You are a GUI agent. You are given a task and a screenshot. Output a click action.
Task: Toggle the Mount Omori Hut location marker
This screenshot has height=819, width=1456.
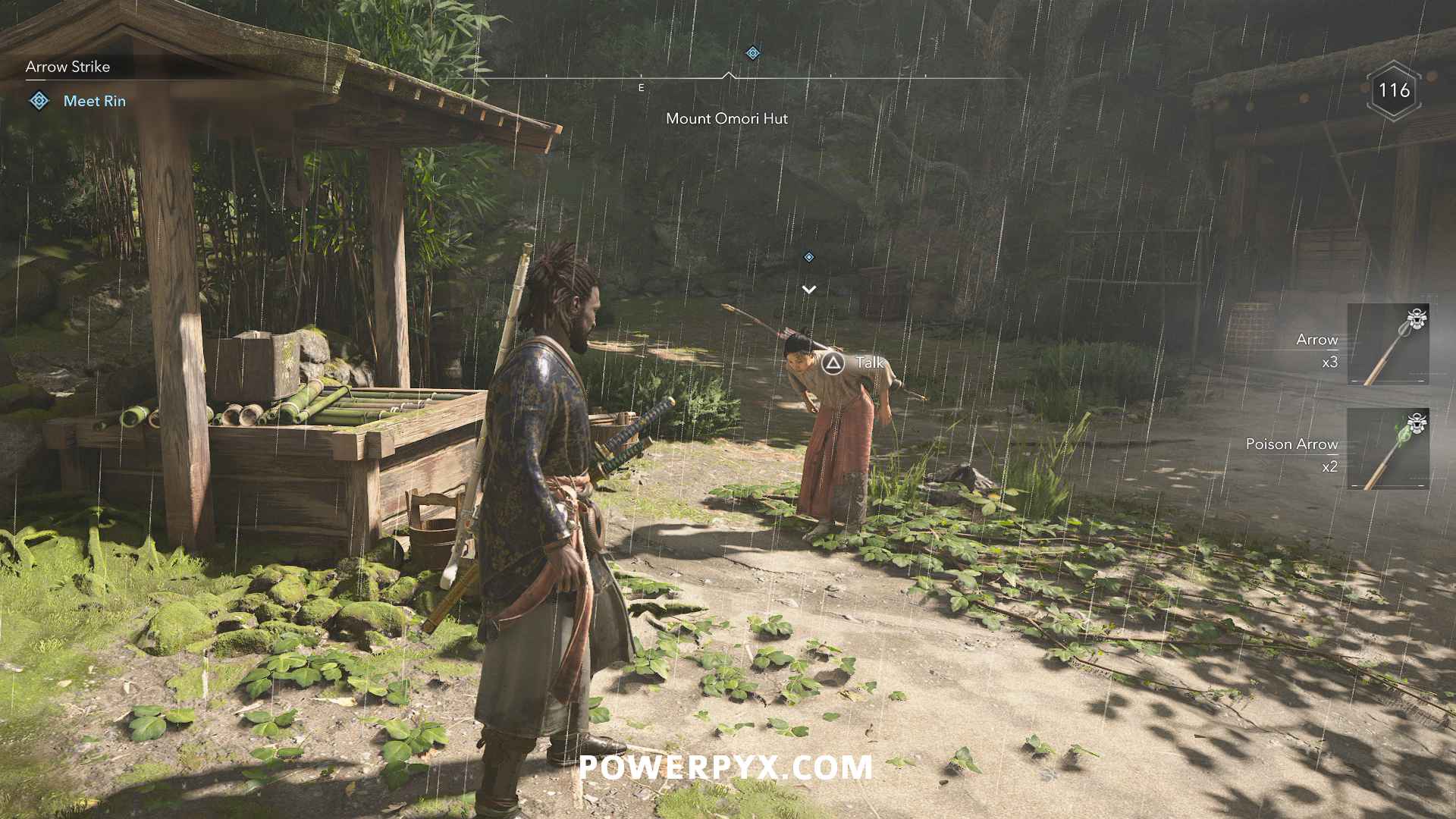(726, 118)
